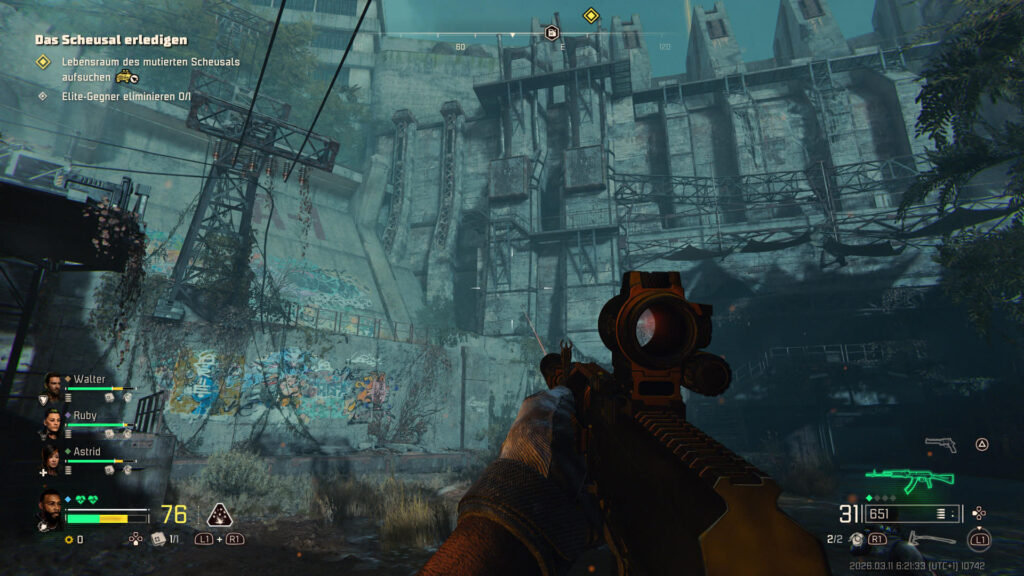This screenshot has height=576, width=1024.
Task: Click the consumable item icon showing 1/1
Action: pos(158,539)
